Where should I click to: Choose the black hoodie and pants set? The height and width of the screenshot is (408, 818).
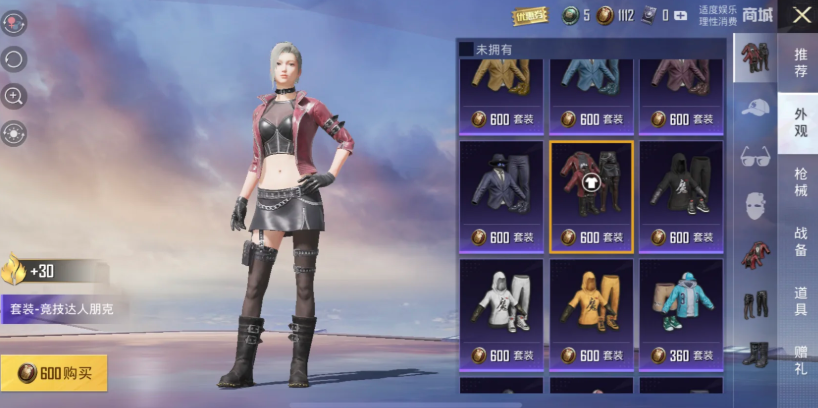[x=680, y=197]
